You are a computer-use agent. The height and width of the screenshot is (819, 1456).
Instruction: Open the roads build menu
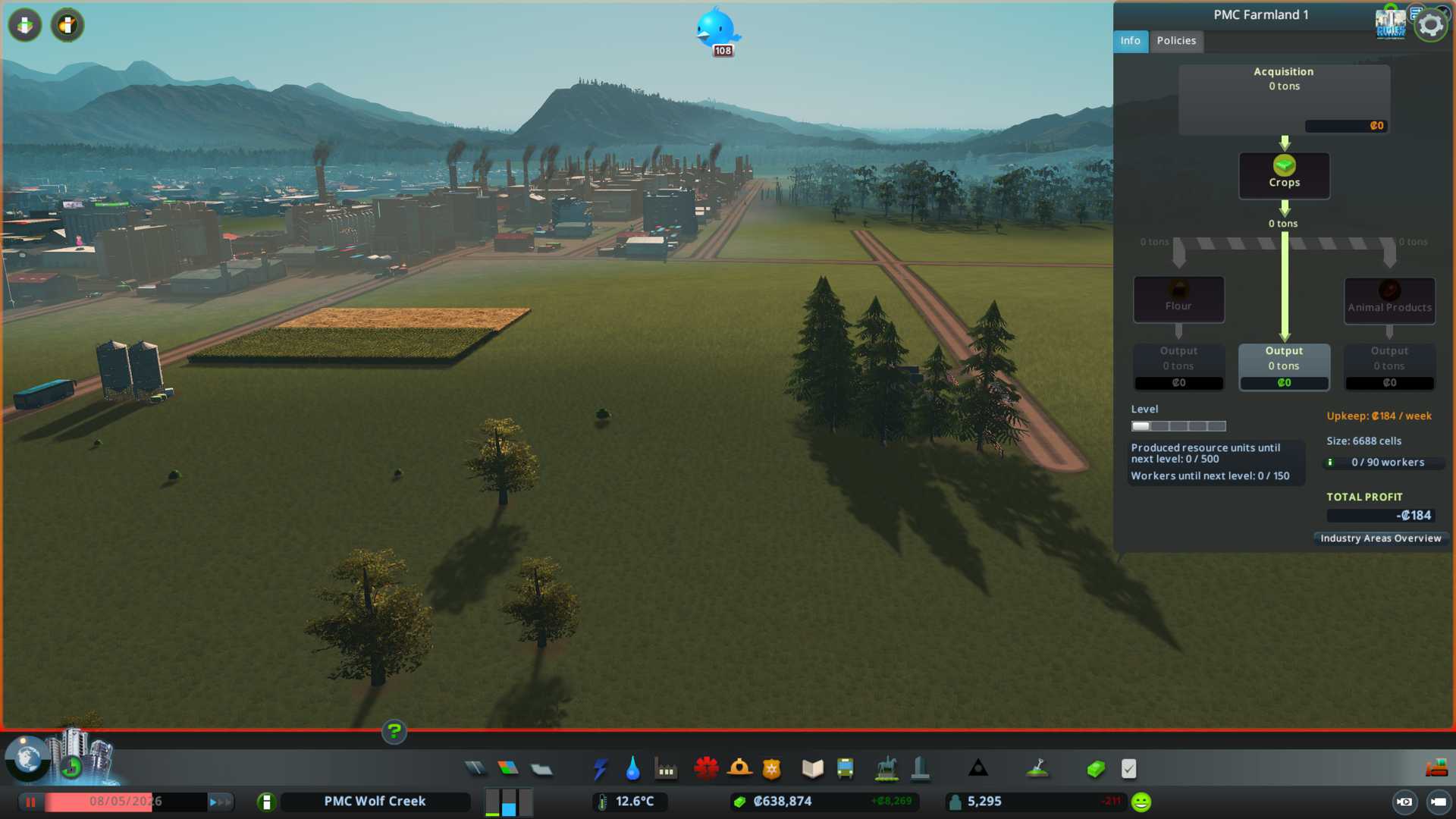(475, 769)
